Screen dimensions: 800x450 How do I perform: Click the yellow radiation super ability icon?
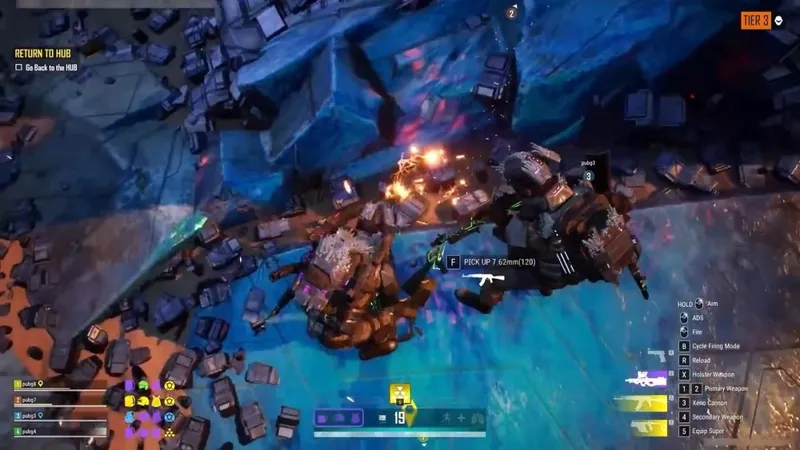(x=400, y=394)
